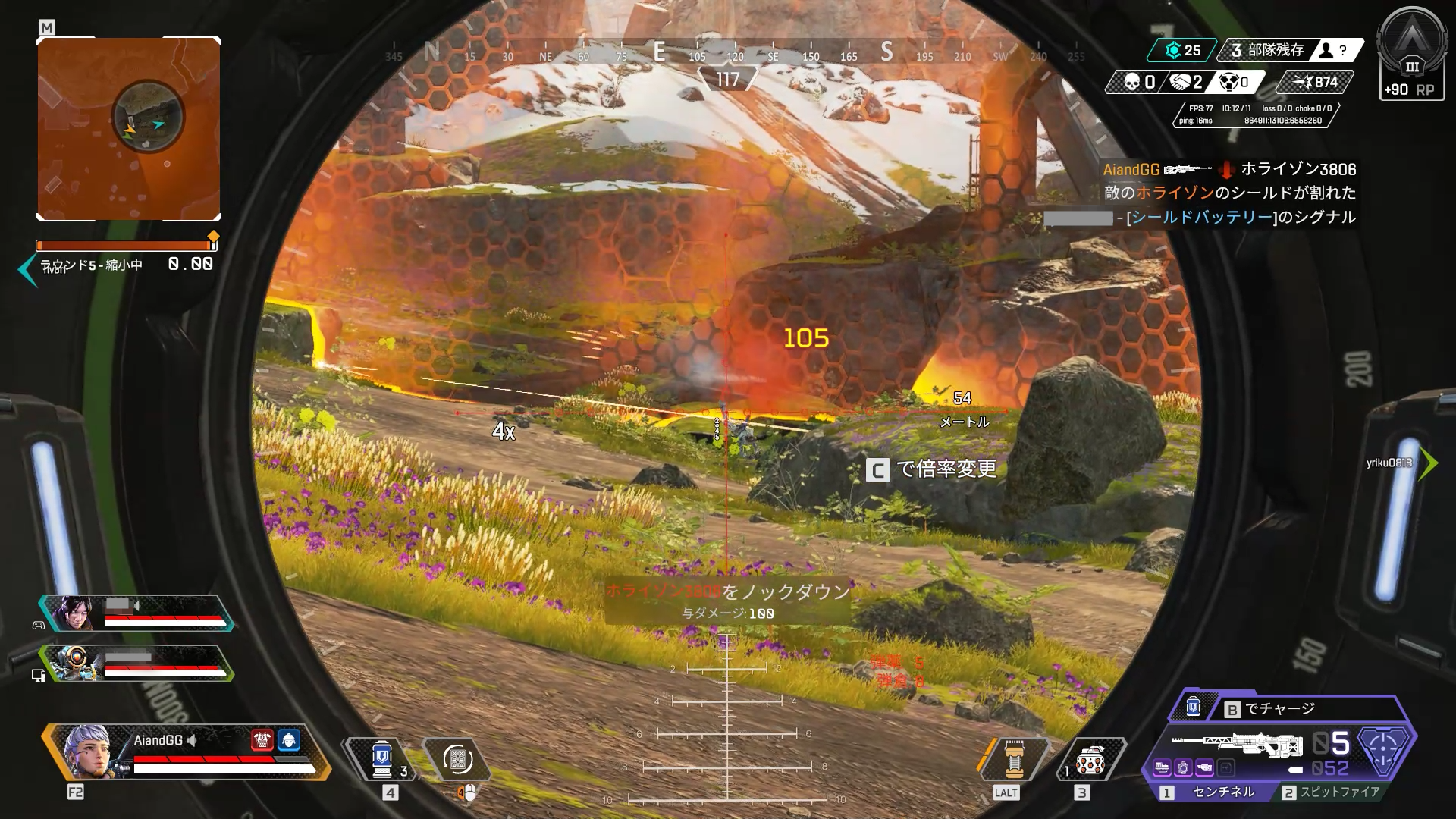Viewport: 1456px width, 819px height.
Task: Activate the jetpack passive ability icon
Action: click(1014, 759)
